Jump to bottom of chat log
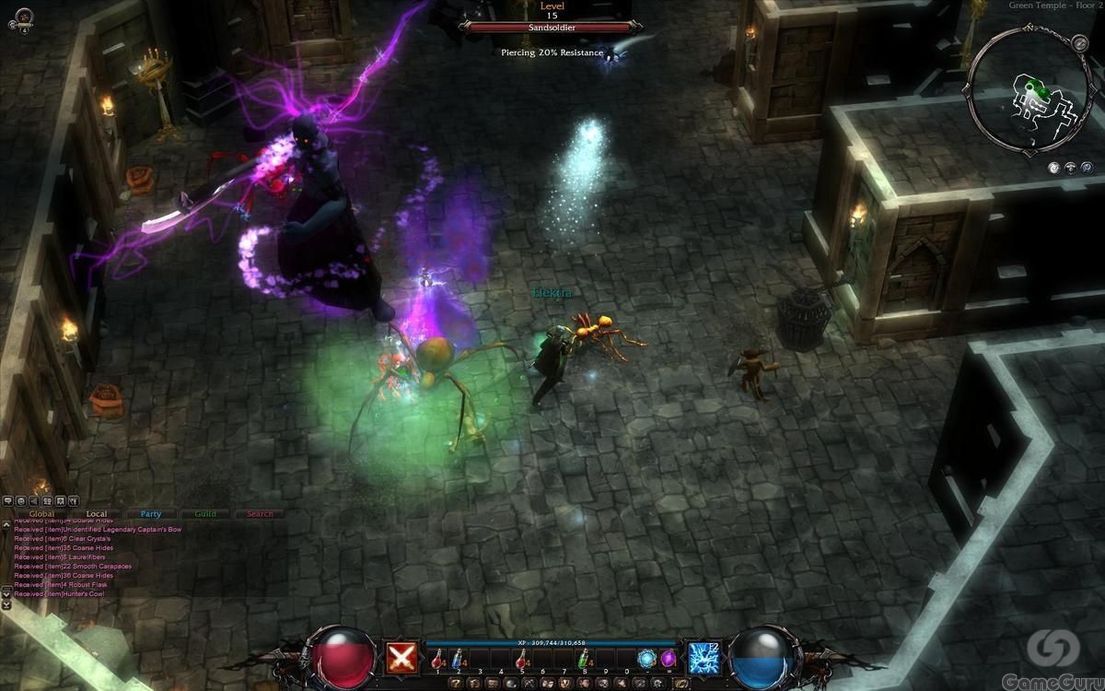1105x691 pixels. click(x=7, y=605)
